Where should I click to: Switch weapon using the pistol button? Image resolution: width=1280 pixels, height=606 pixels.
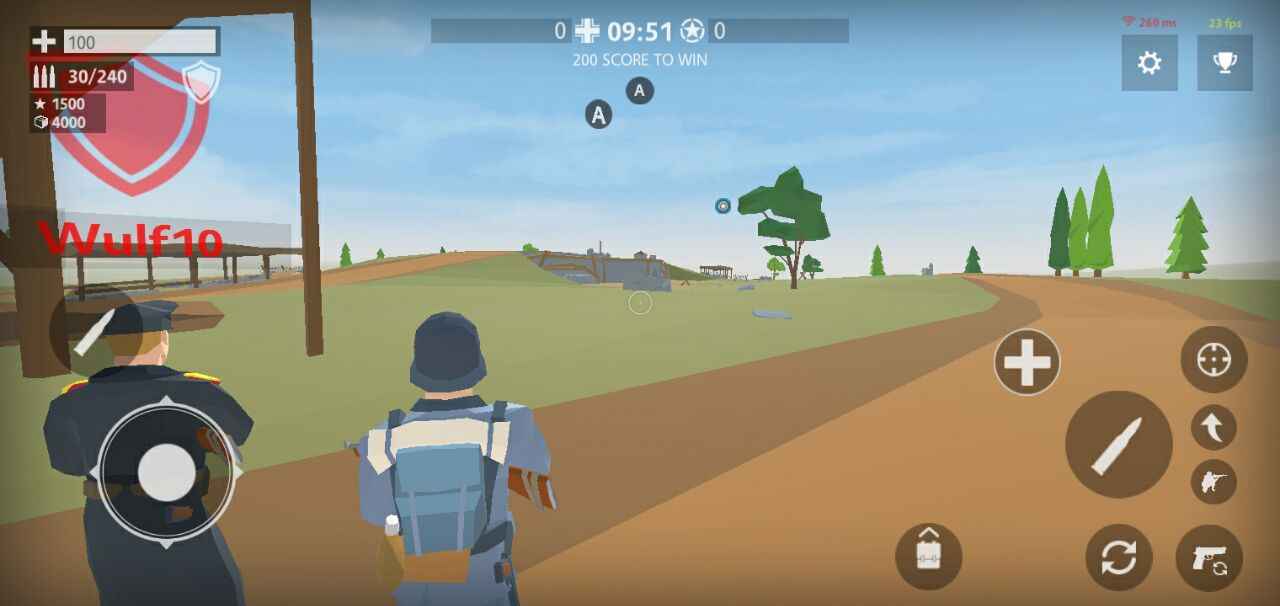(x=1209, y=558)
